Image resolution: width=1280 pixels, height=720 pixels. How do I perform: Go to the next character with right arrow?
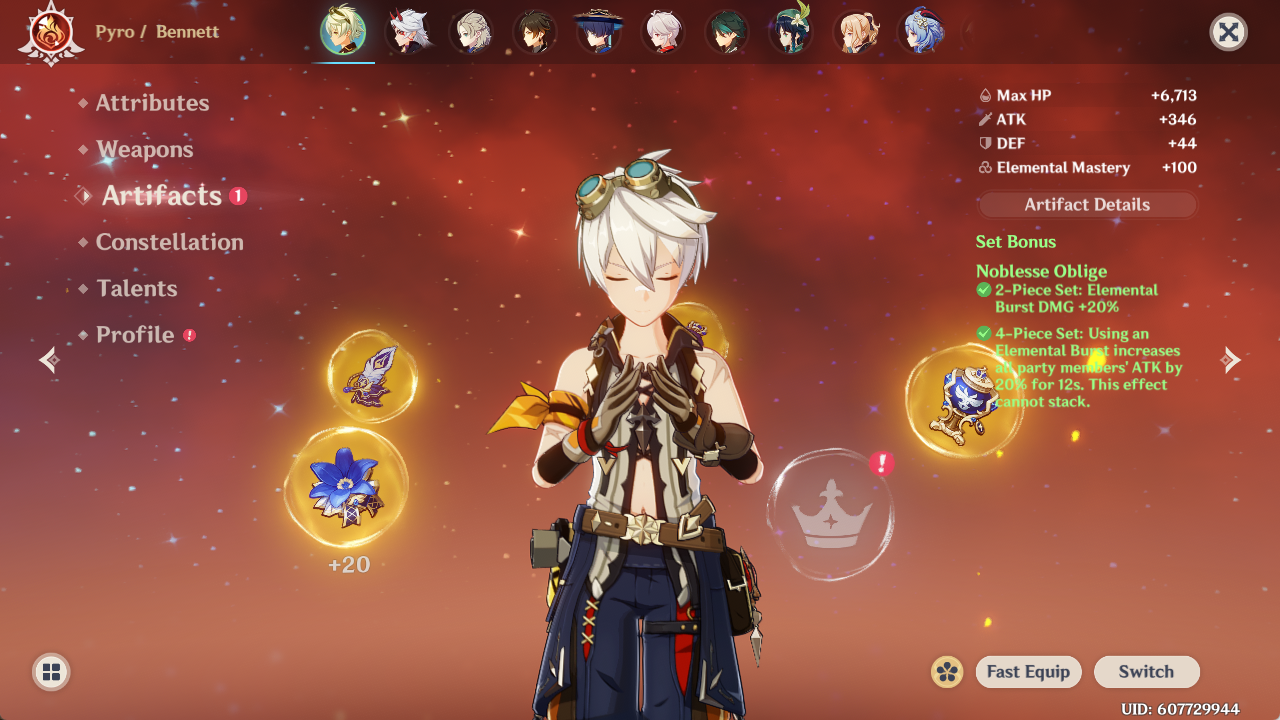tap(1231, 360)
